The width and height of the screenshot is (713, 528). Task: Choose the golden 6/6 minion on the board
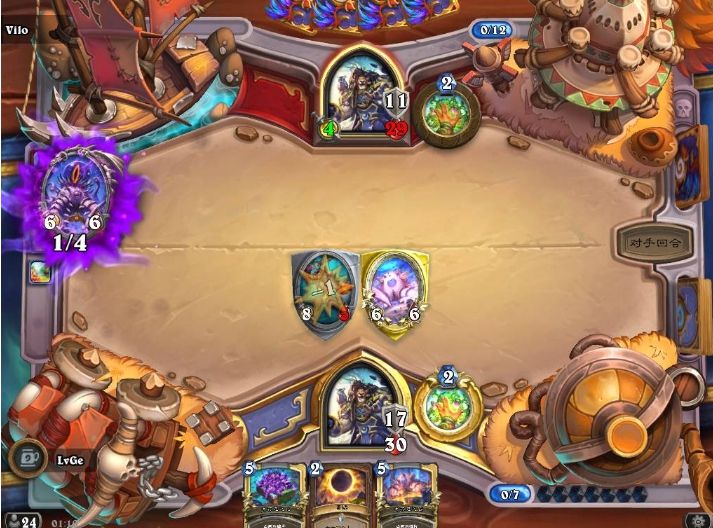pos(393,288)
